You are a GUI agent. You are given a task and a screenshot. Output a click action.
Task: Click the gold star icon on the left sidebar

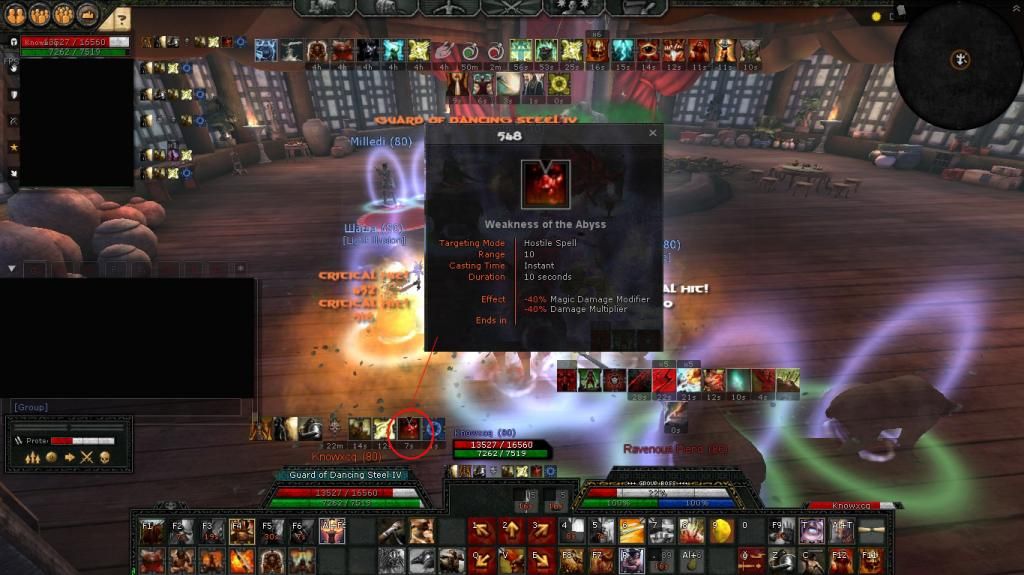(x=13, y=147)
